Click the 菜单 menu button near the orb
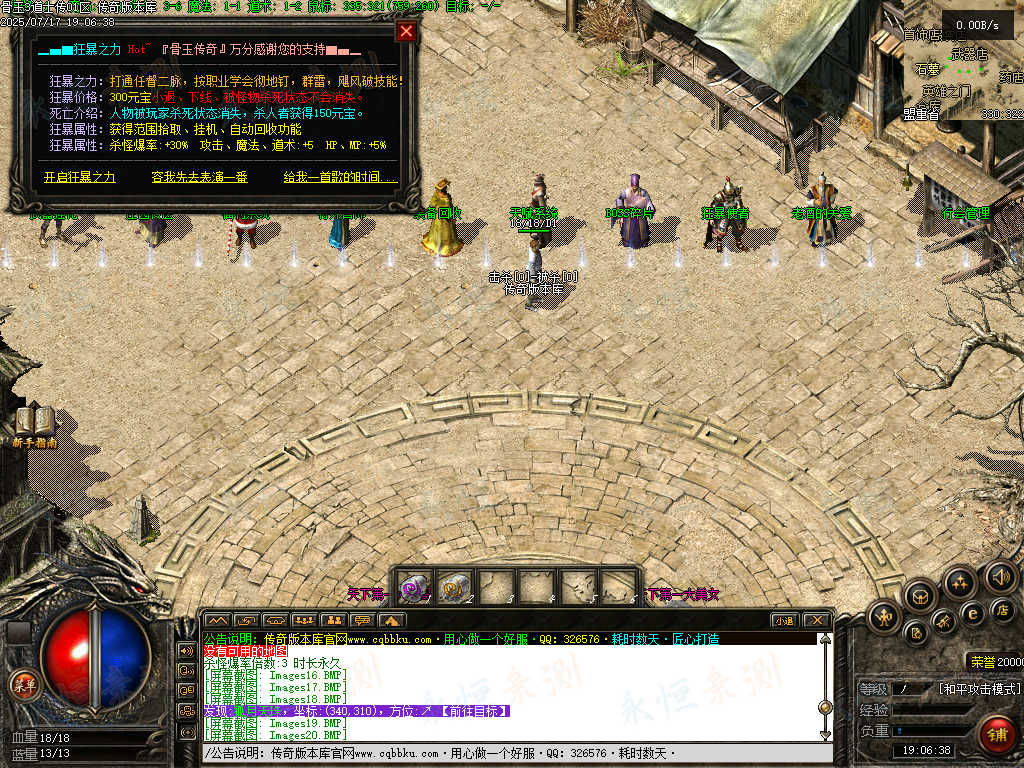The image size is (1024, 768). coord(22,684)
